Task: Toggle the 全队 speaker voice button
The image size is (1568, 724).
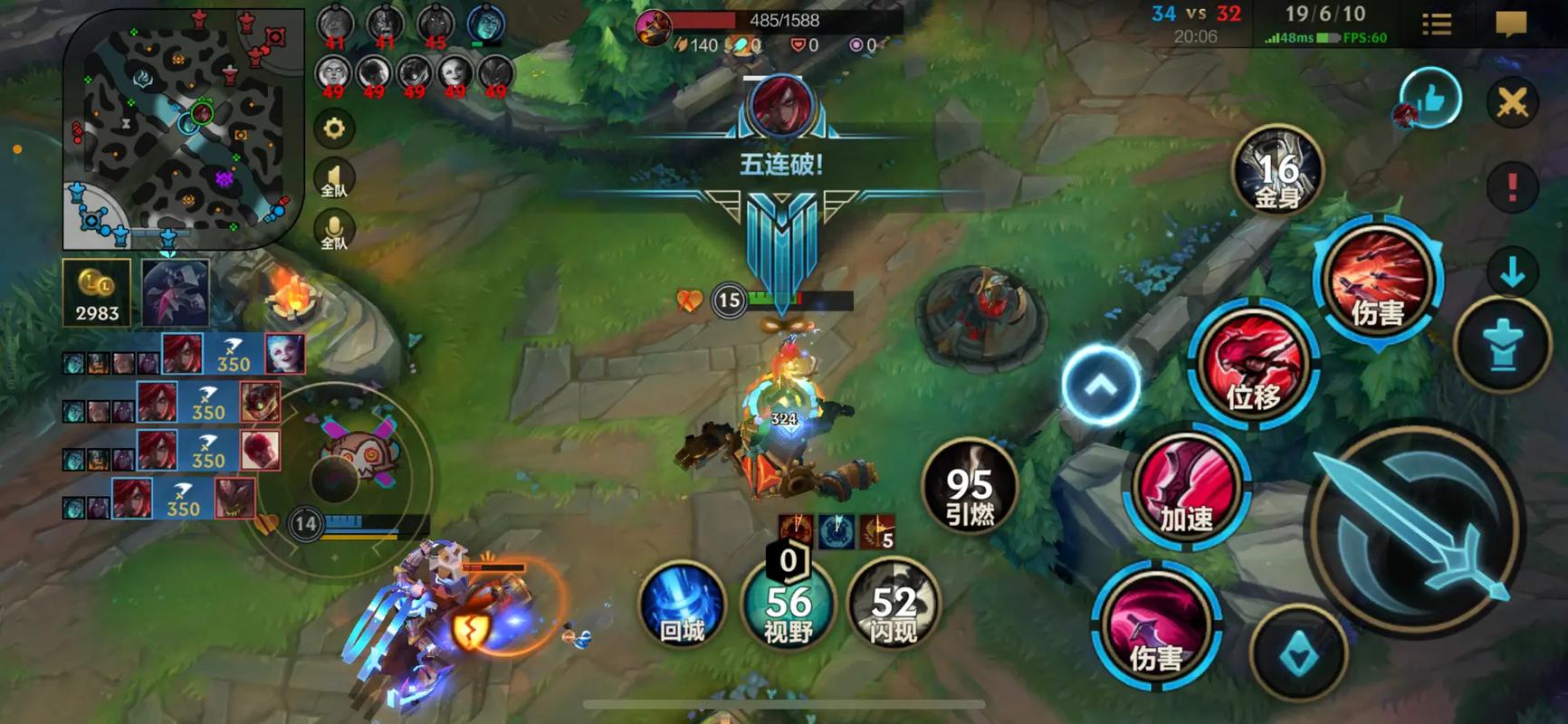Action: [334, 179]
